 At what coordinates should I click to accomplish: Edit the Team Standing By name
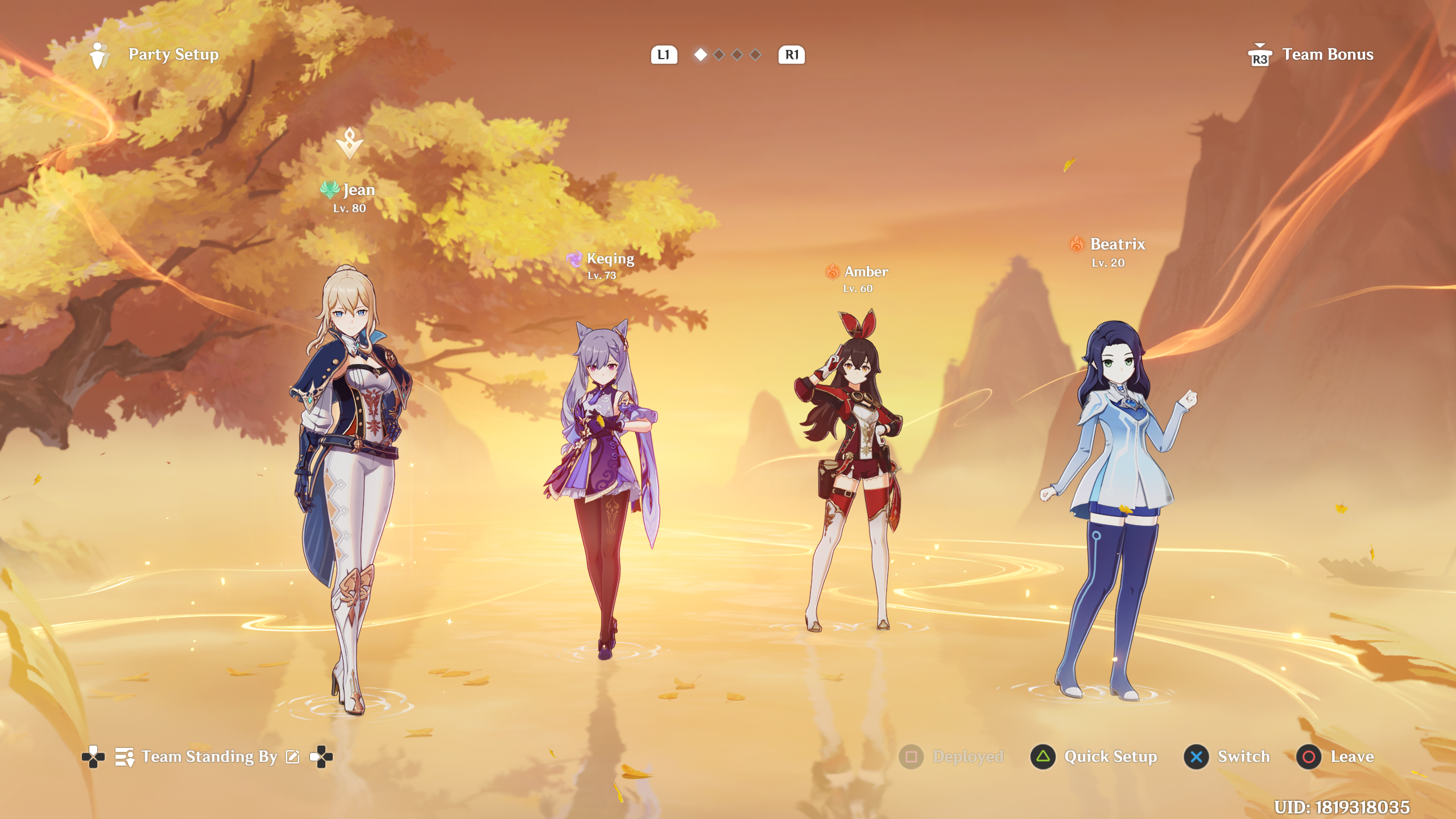point(292,756)
